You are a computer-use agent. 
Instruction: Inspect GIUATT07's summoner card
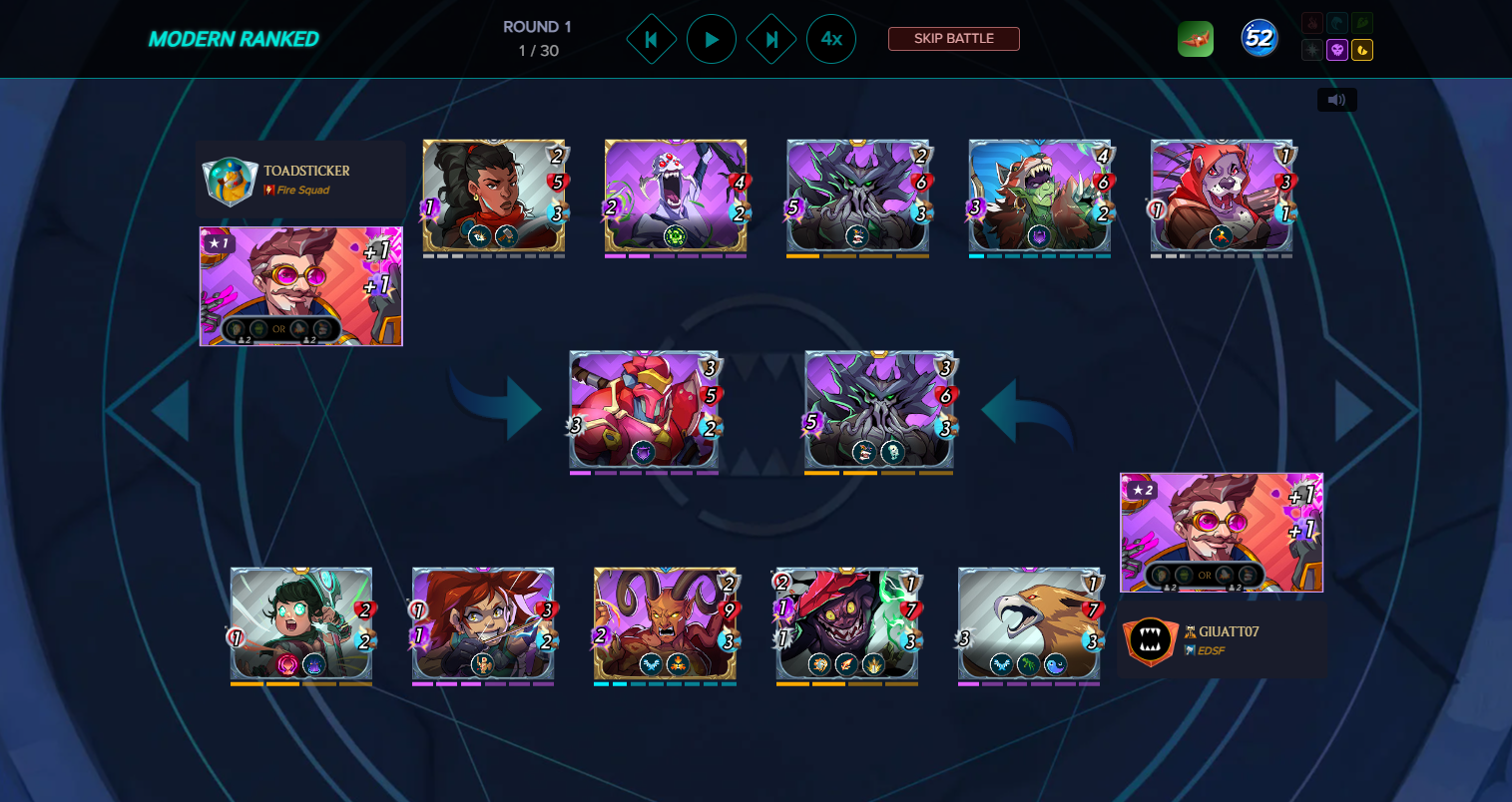1222,533
